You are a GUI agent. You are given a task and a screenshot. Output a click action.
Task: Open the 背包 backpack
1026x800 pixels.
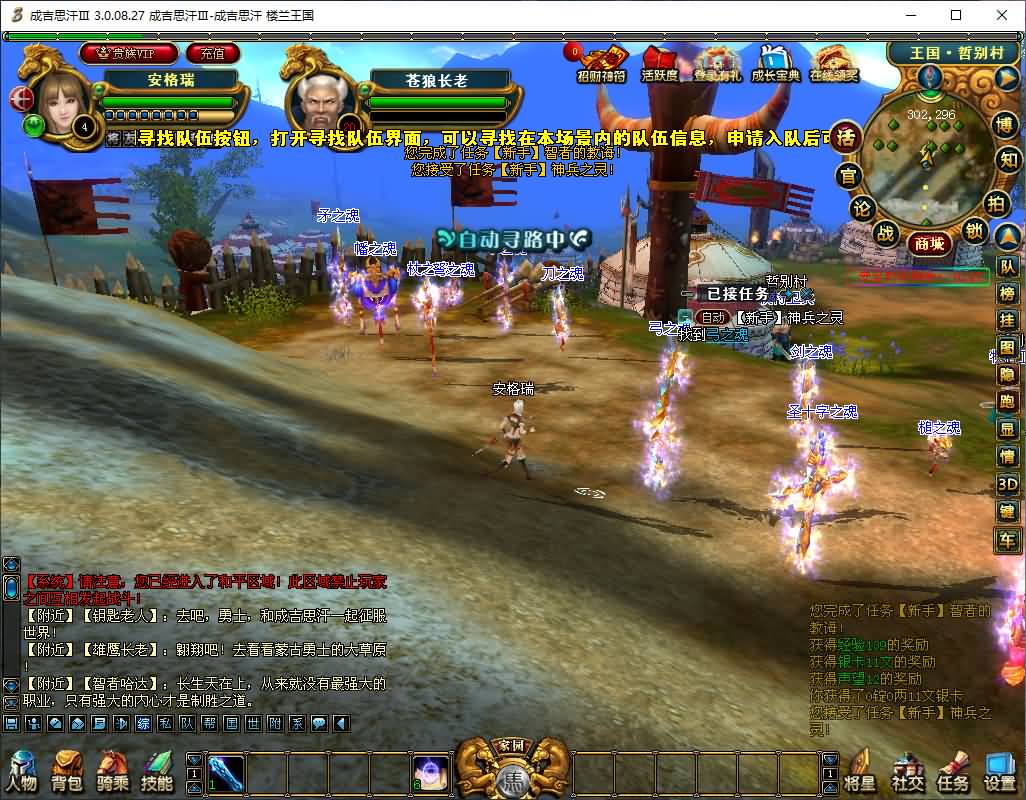(66, 771)
